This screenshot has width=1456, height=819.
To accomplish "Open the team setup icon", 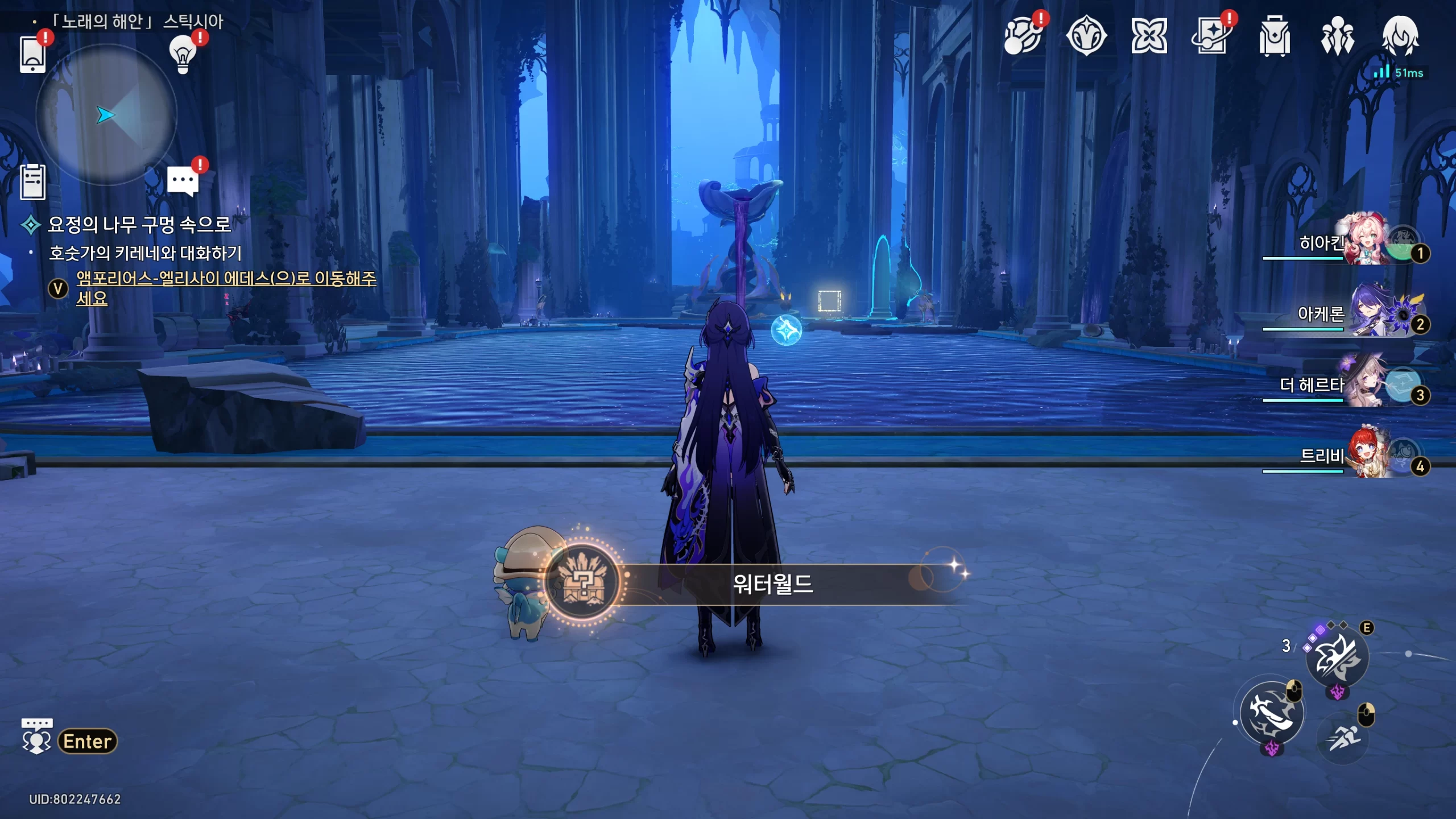I will pyautogui.click(x=1337, y=36).
